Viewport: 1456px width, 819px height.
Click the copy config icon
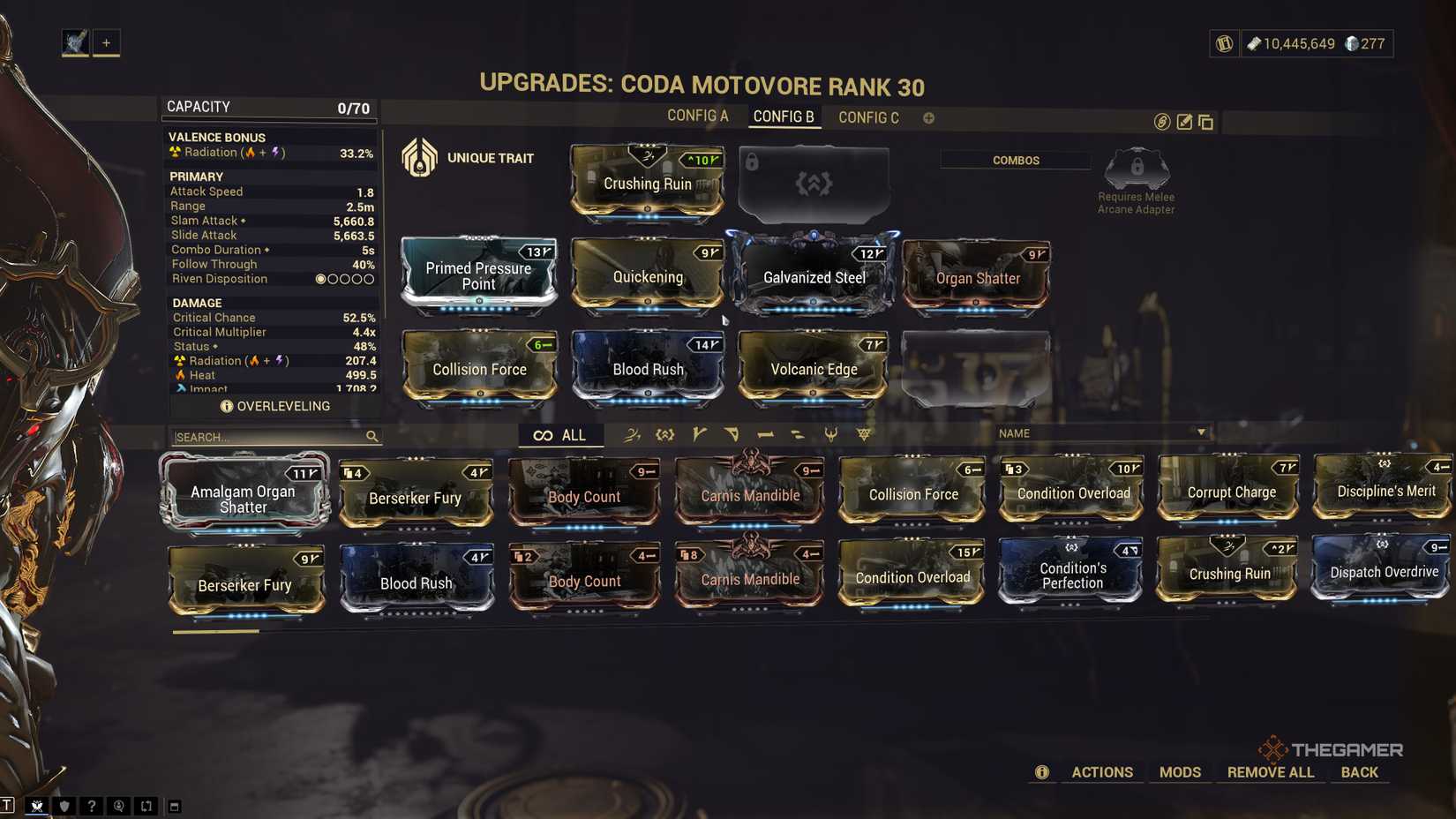[1207, 123]
